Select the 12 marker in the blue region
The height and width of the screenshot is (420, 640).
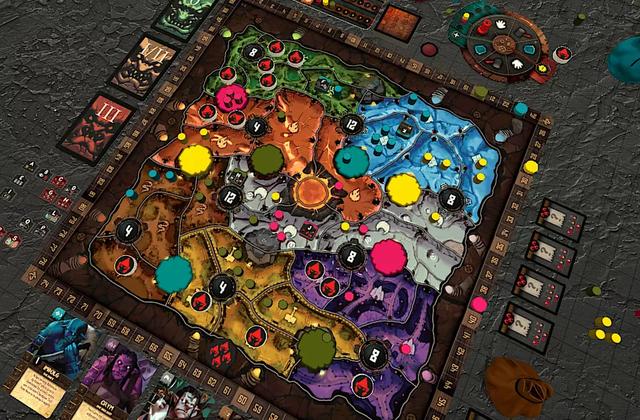pyautogui.click(x=351, y=126)
